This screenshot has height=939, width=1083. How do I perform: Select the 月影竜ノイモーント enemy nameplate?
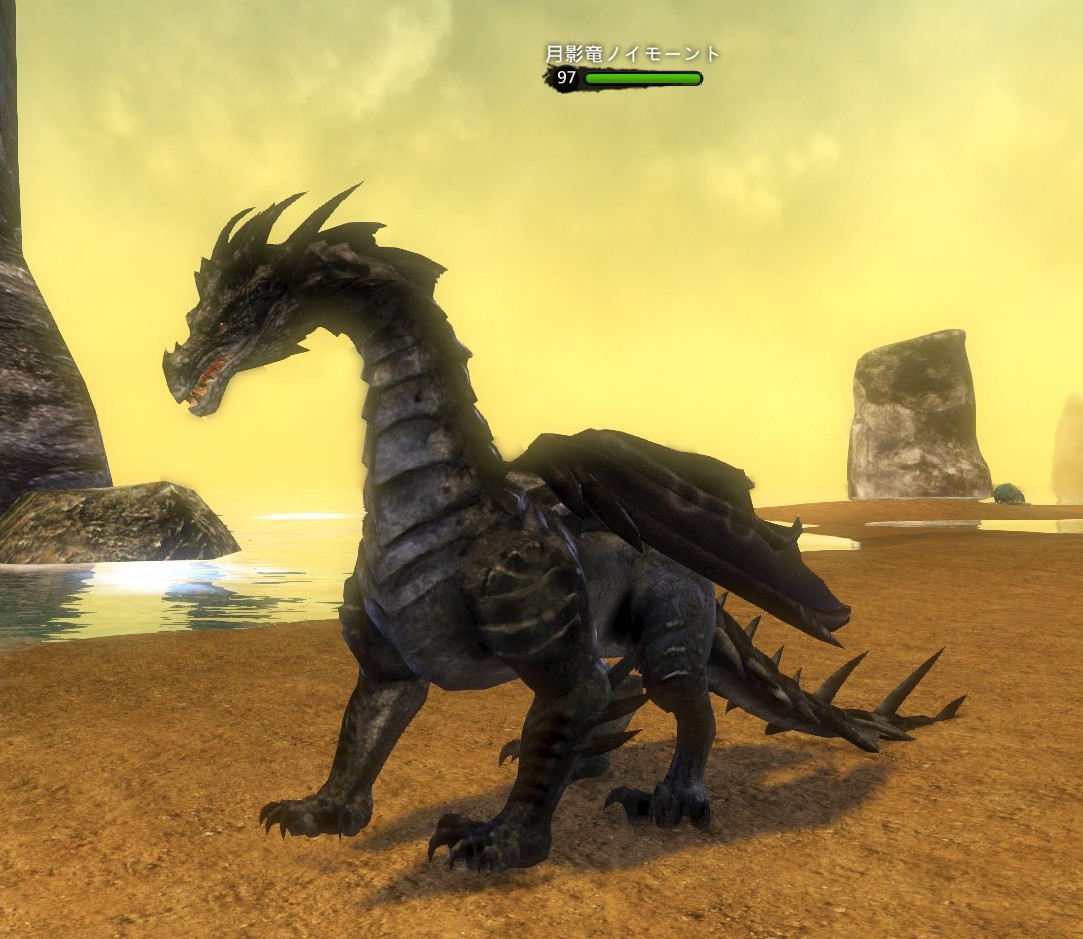click(632, 56)
